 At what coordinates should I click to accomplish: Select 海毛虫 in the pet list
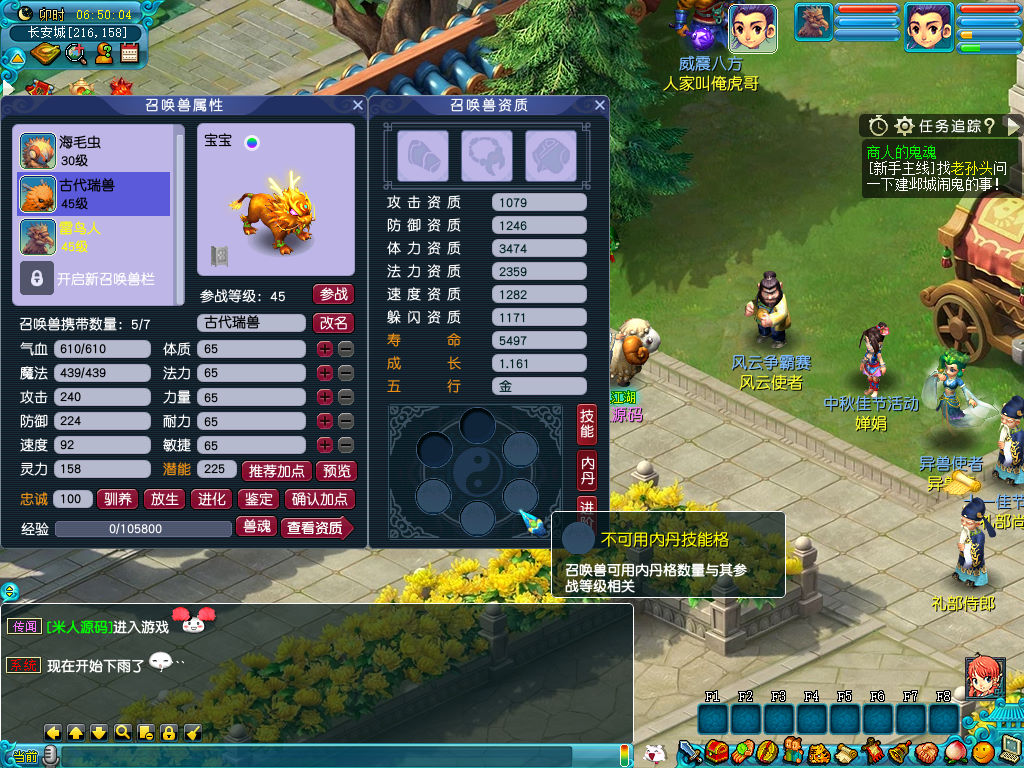(x=93, y=151)
